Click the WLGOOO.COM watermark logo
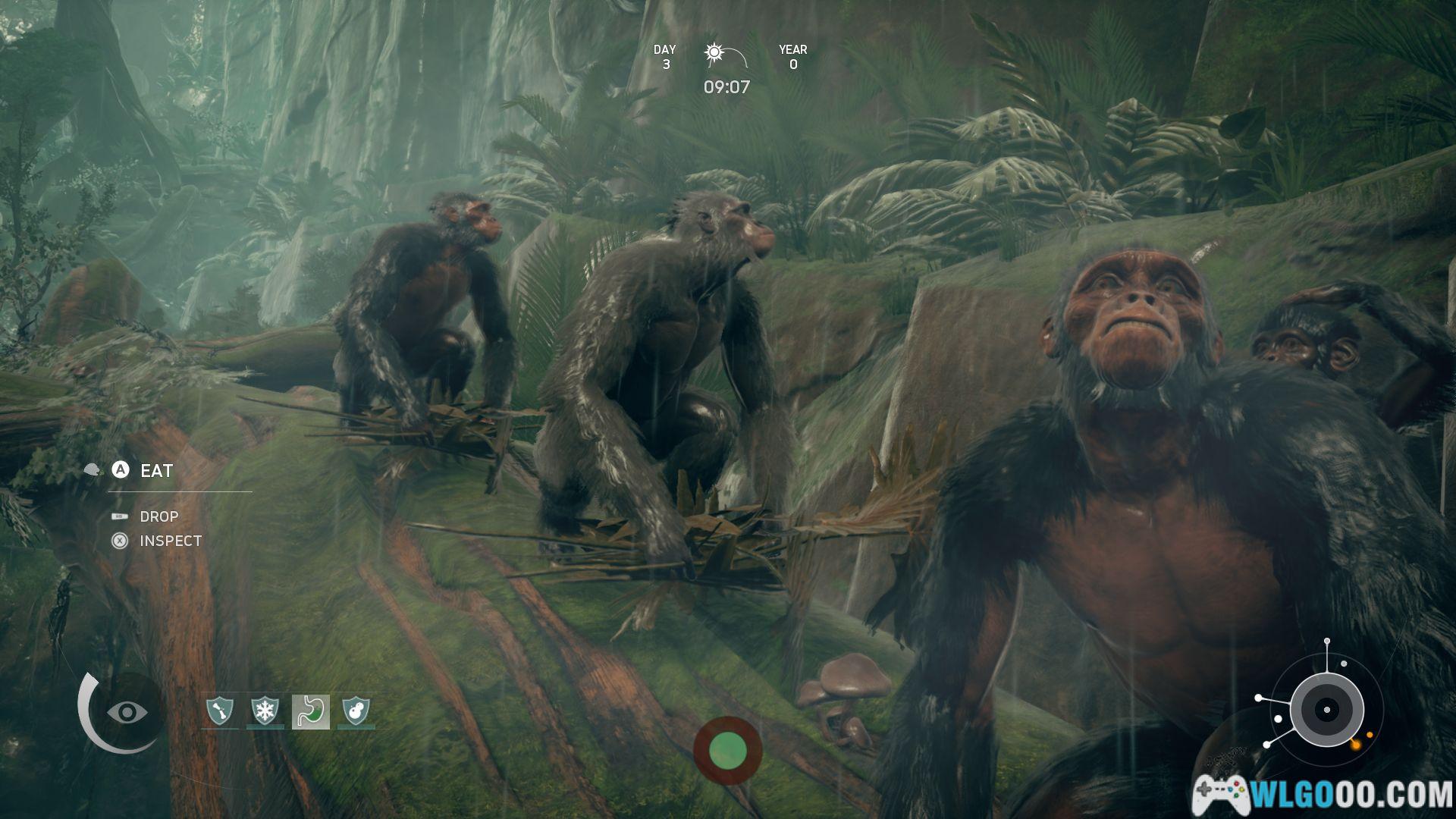 click(x=1322, y=794)
